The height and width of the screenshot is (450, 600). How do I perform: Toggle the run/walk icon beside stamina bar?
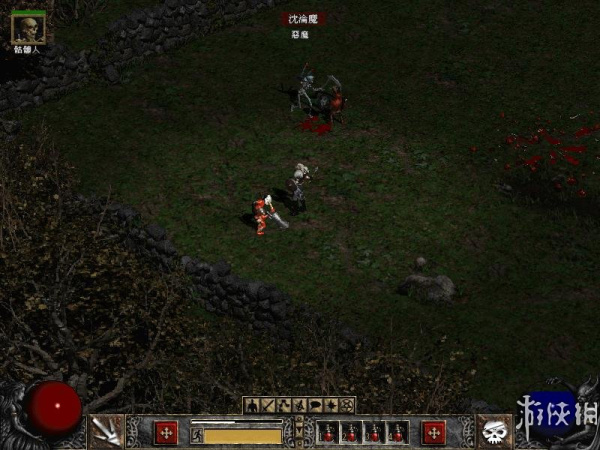click(197, 435)
